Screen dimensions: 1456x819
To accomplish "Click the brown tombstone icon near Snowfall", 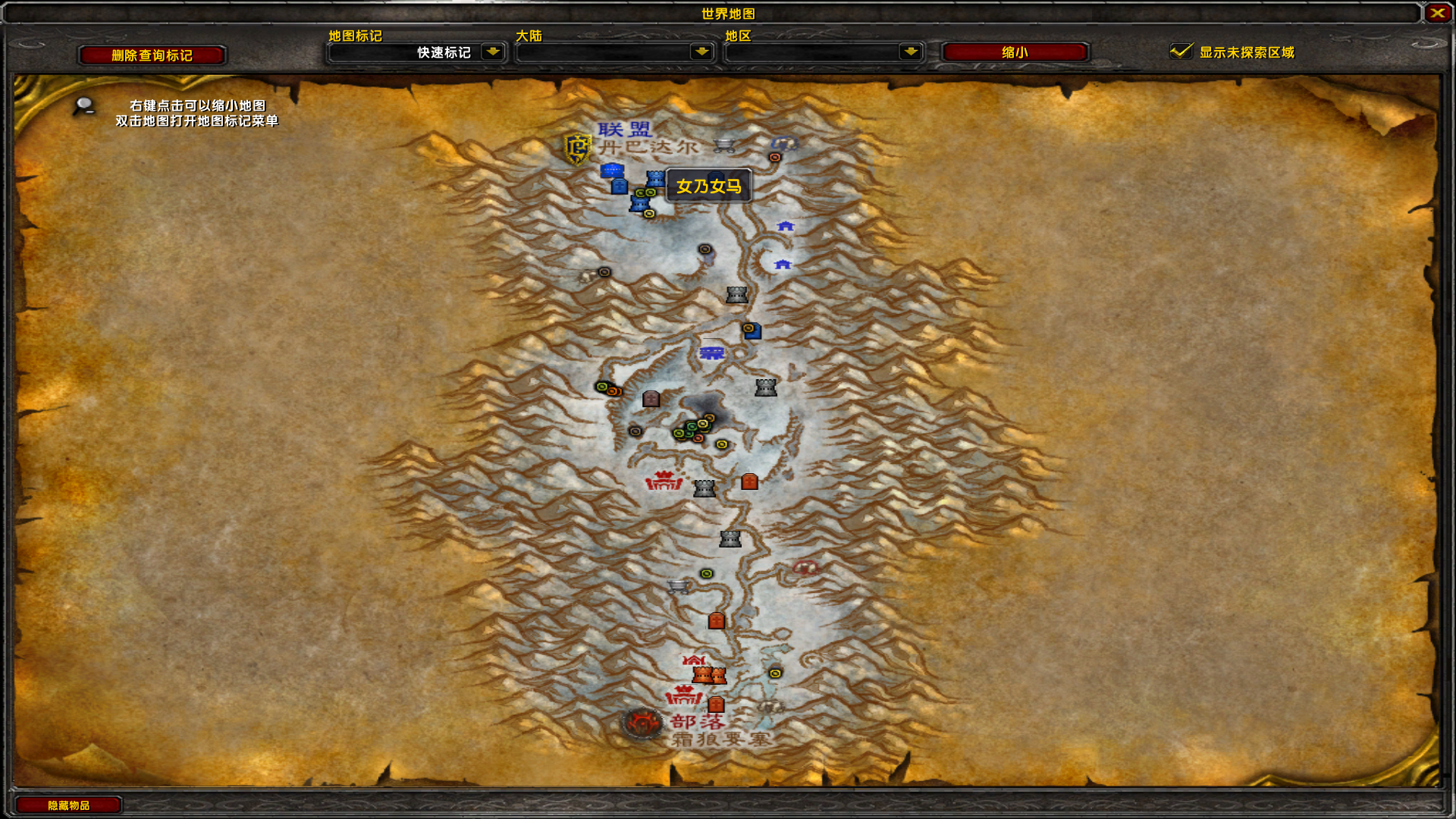I will tap(650, 399).
